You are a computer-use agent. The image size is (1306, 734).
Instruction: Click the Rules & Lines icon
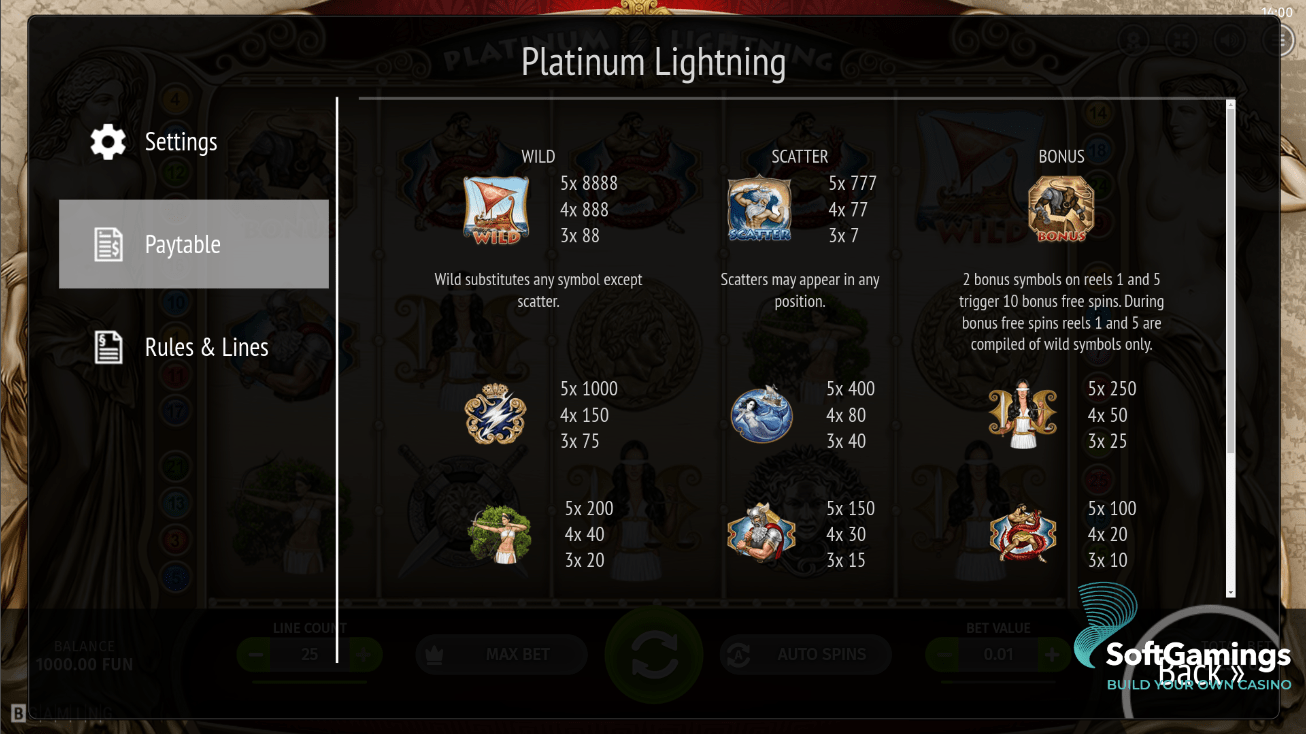[107, 346]
